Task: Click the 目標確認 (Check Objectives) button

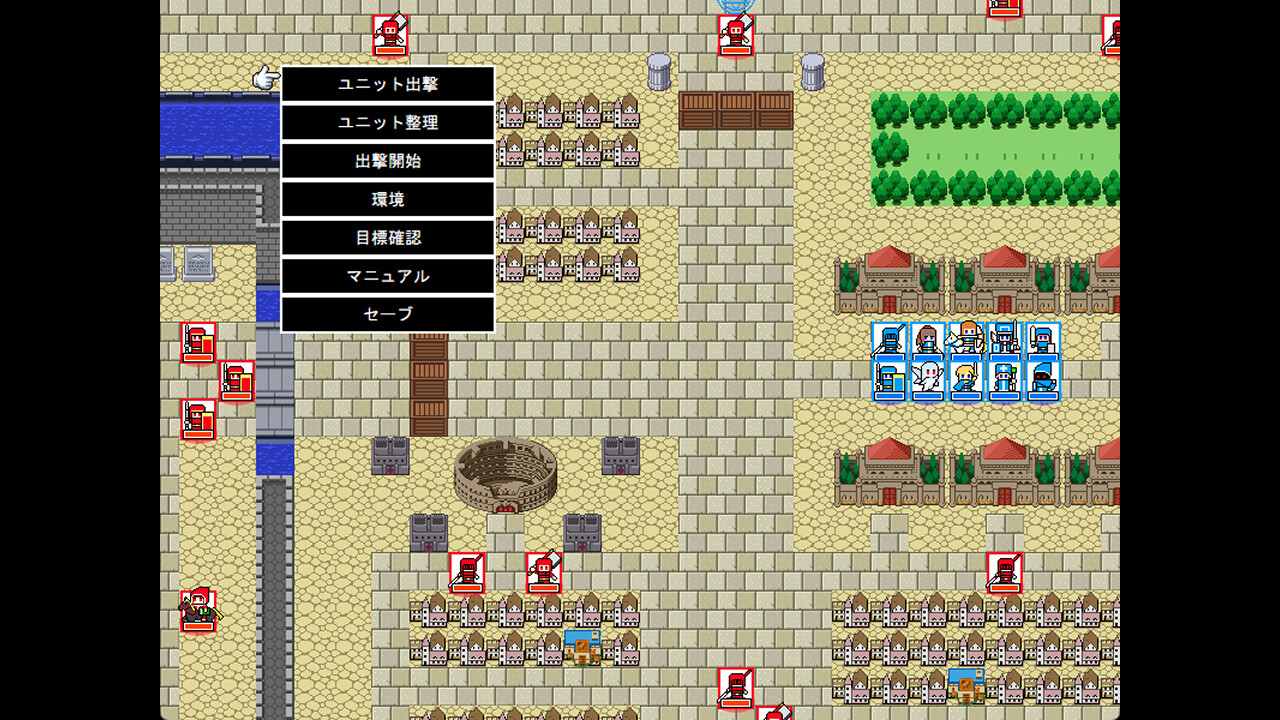Action: (x=387, y=238)
